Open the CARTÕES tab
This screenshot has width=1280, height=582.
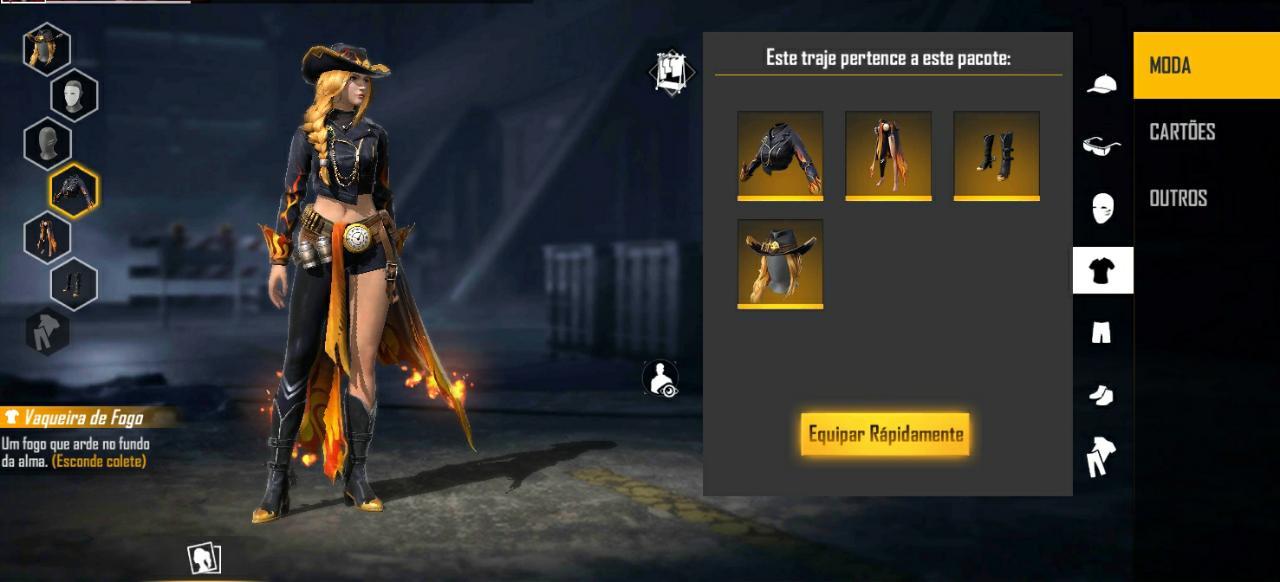[1182, 132]
